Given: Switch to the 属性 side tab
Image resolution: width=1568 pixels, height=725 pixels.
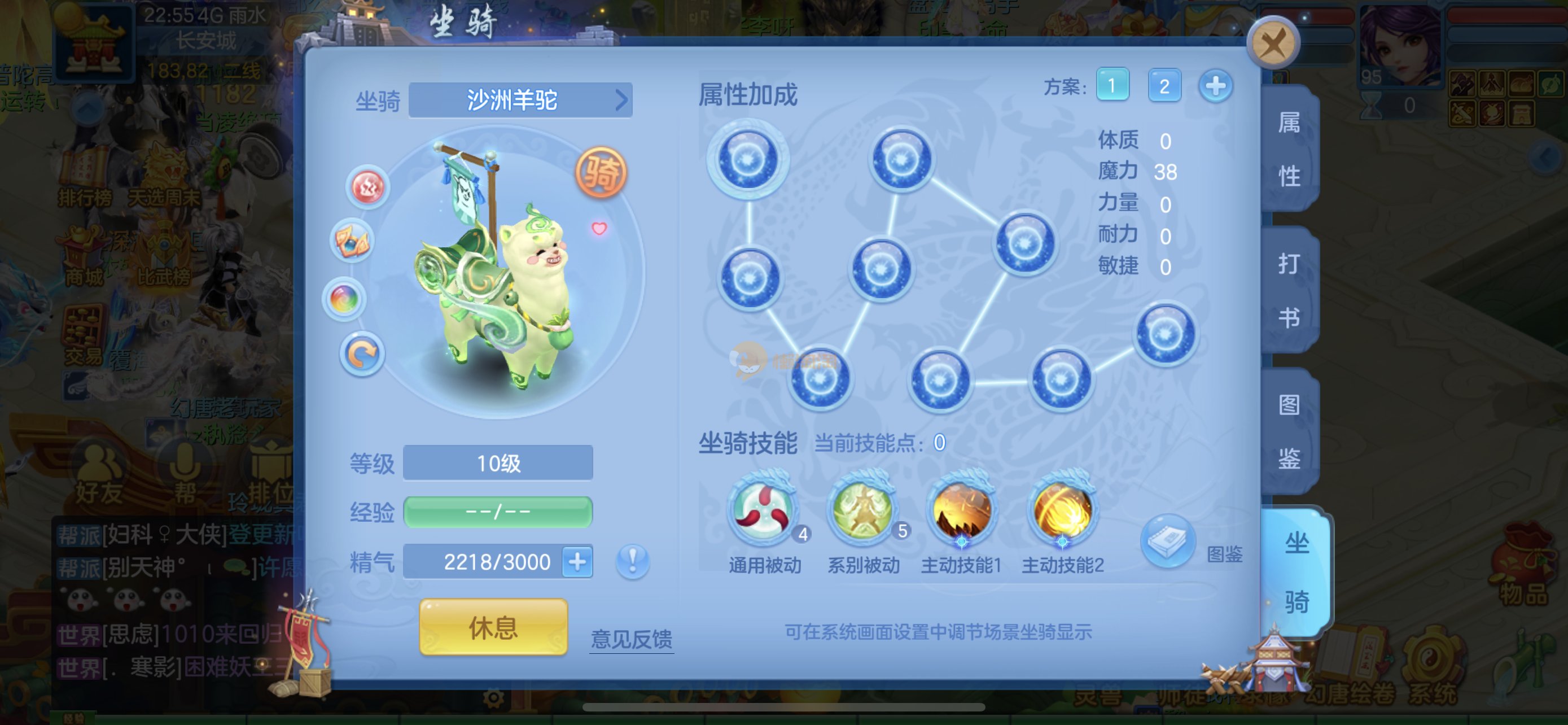Looking at the screenshot, I should click(x=1289, y=149).
